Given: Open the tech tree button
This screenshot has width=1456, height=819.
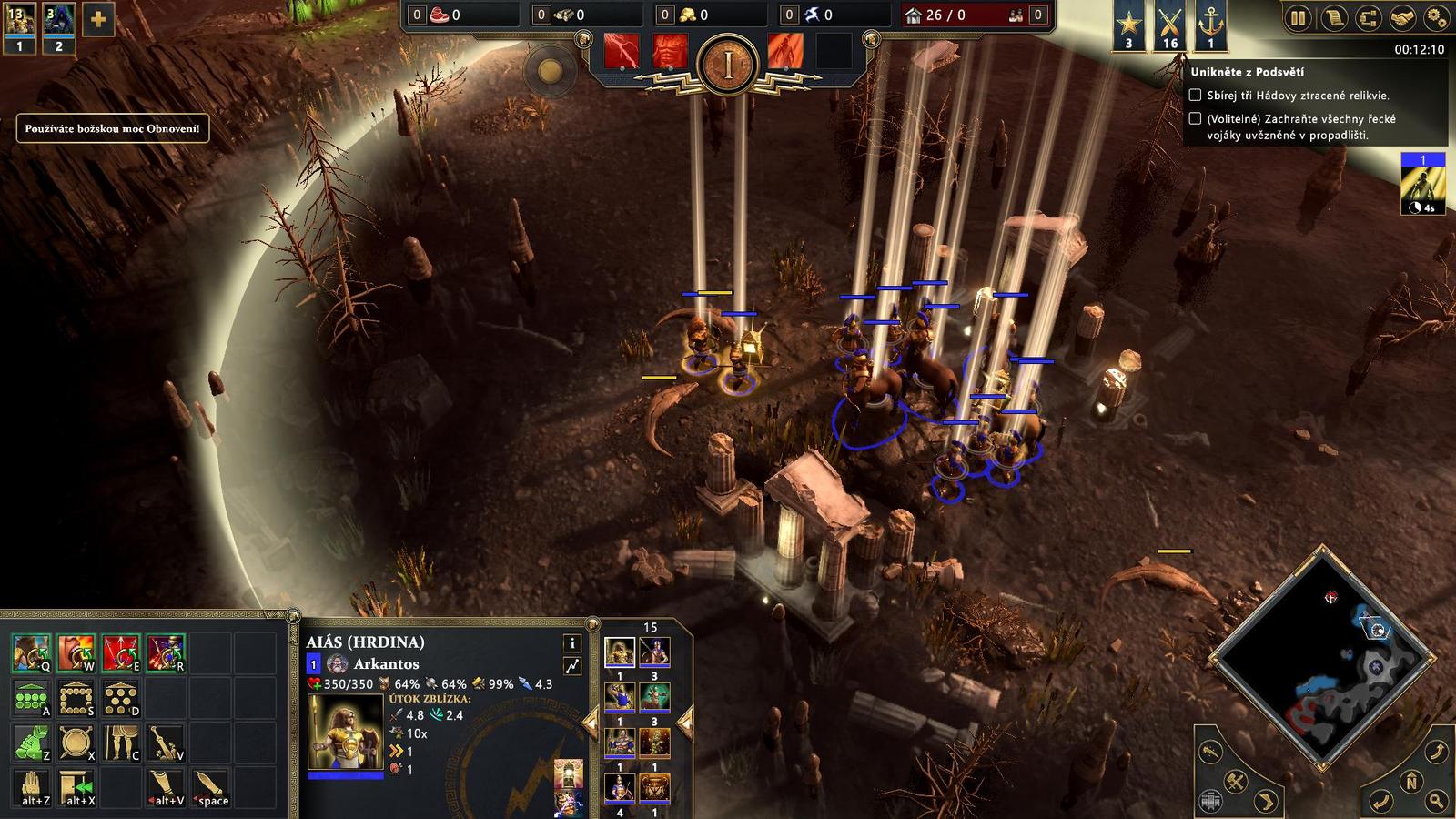Looking at the screenshot, I should (1367, 18).
